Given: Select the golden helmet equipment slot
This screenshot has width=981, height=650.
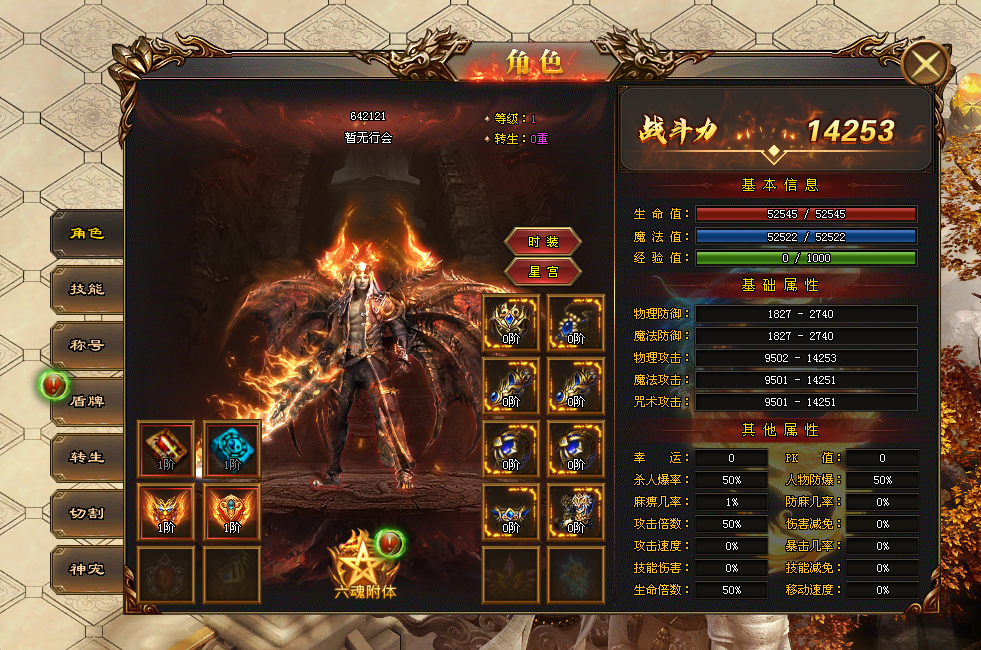Looking at the screenshot, I should click(512, 322).
